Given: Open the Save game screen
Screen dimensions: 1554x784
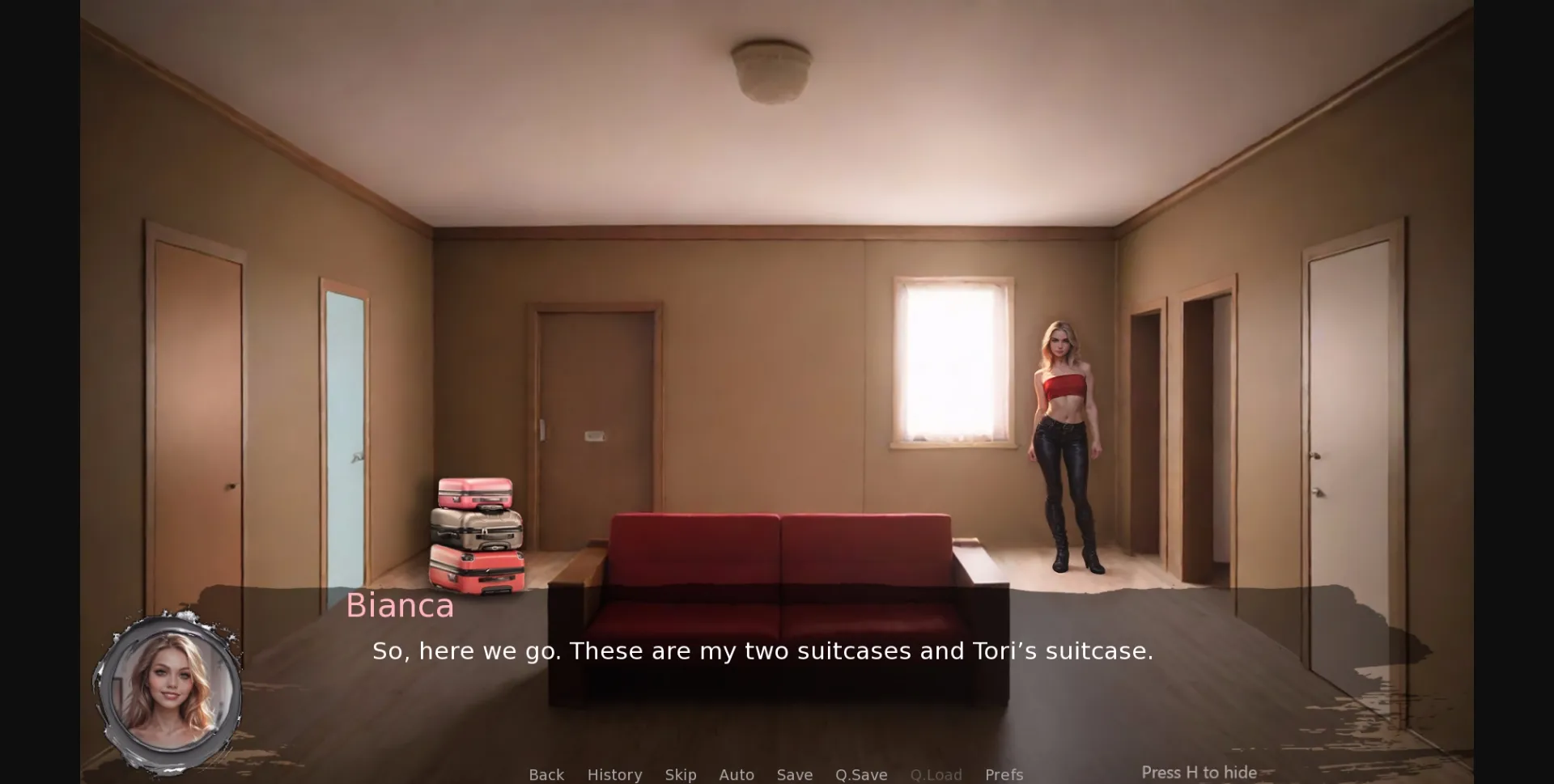Looking at the screenshot, I should [x=794, y=774].
